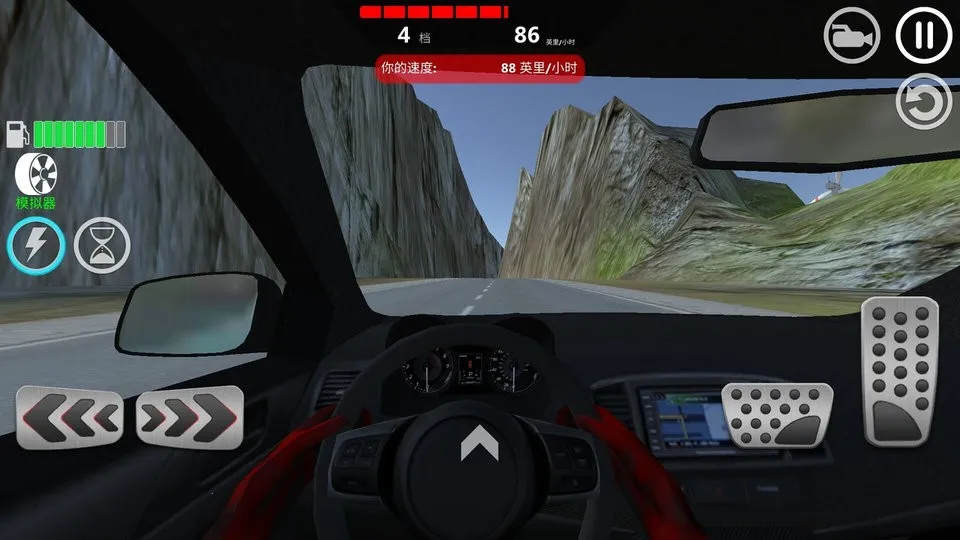
Task: Step on the tall gas pedal
Action: [x=900, y=371]
